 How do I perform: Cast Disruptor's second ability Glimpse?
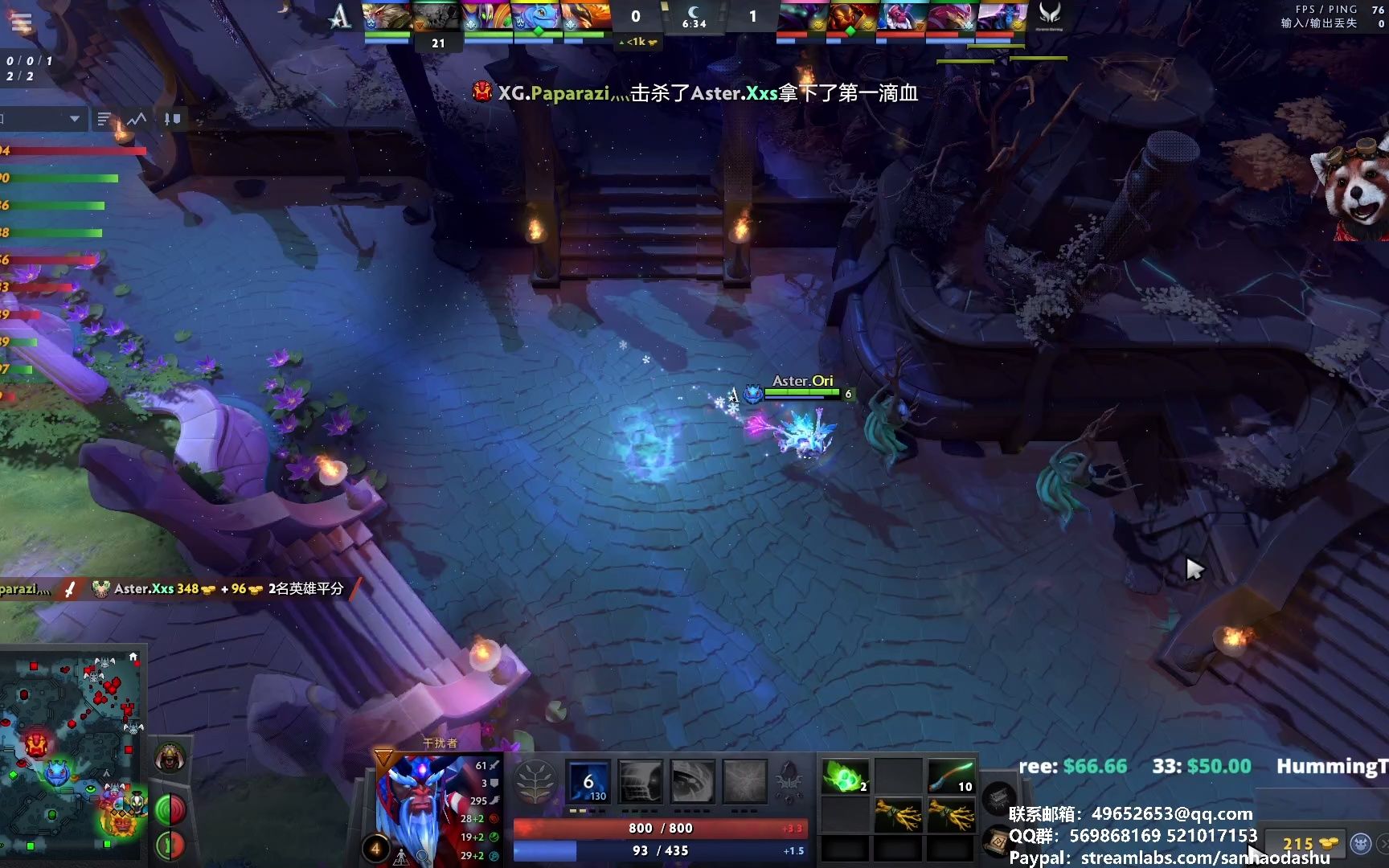641,781
